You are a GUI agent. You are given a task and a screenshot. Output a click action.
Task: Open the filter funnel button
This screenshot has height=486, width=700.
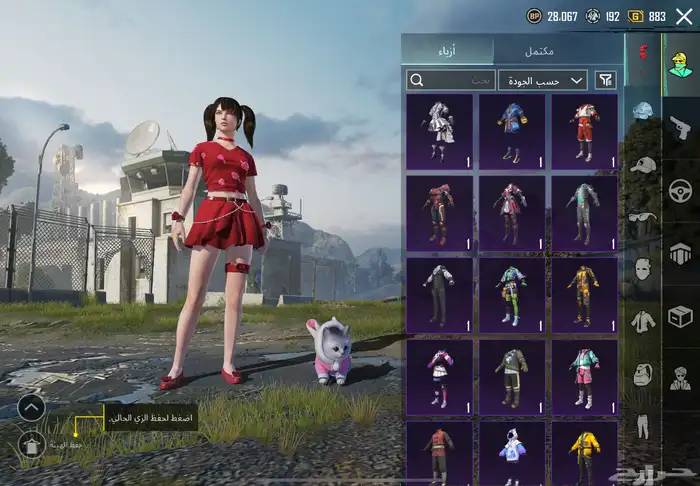606,80
